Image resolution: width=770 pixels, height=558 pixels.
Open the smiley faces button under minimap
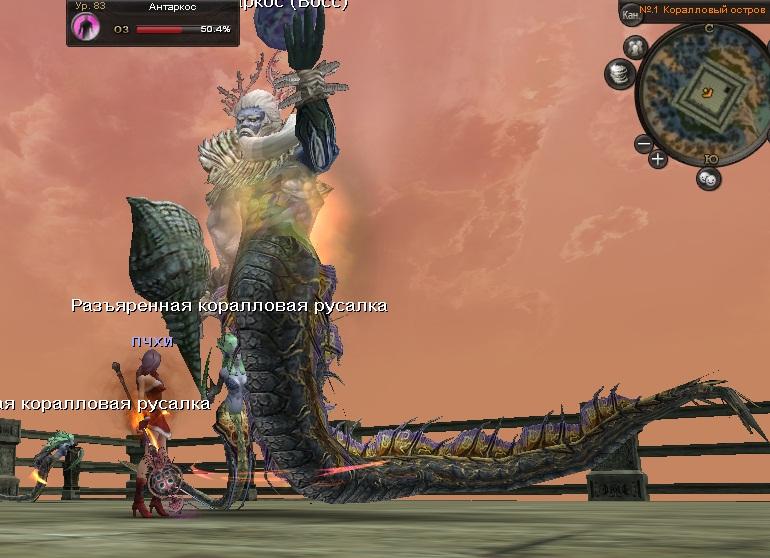point(708,178)
